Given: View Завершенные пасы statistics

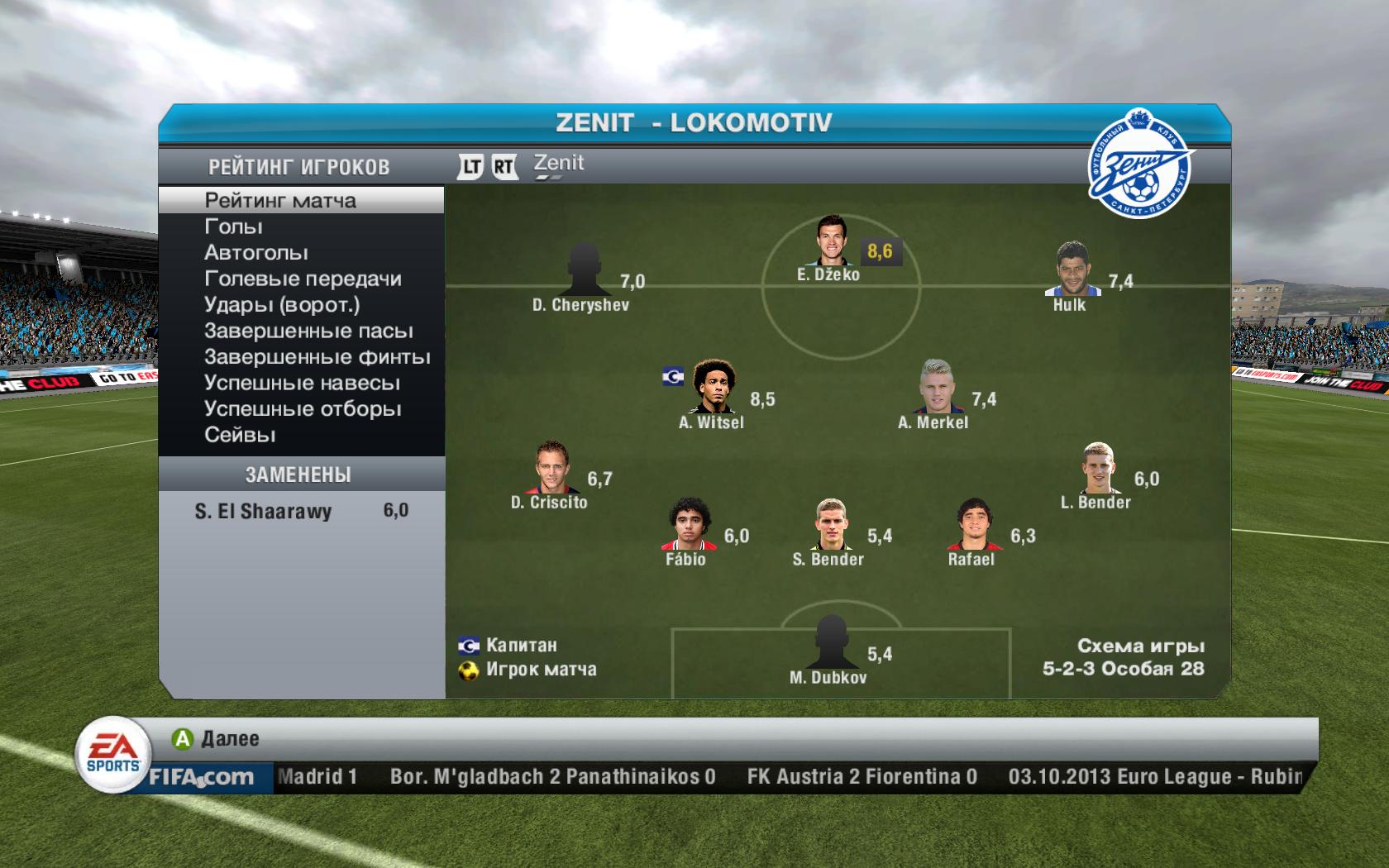Looking at the screenshot, I should (x=308, y=331).
